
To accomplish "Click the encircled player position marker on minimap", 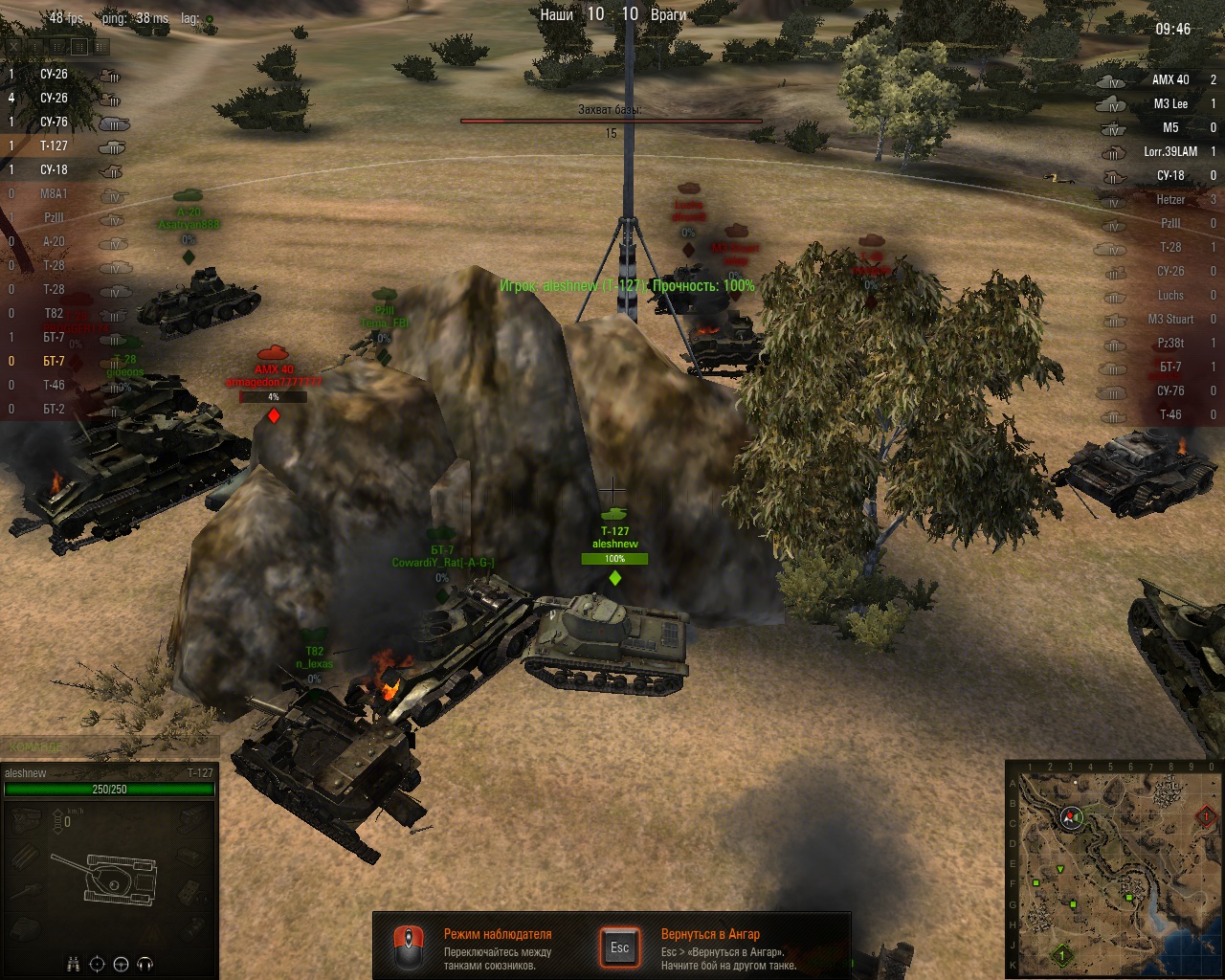I will [x=1071, y=817].
